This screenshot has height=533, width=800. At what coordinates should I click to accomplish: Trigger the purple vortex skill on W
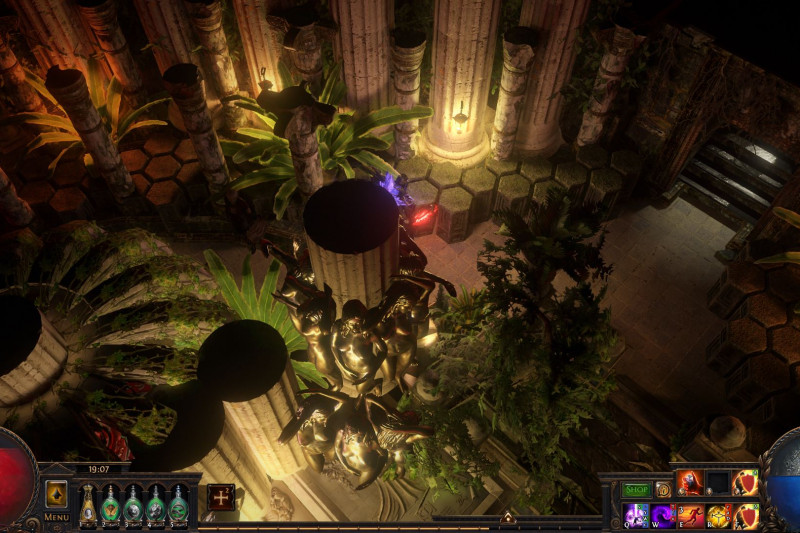(x=663, y=516)
